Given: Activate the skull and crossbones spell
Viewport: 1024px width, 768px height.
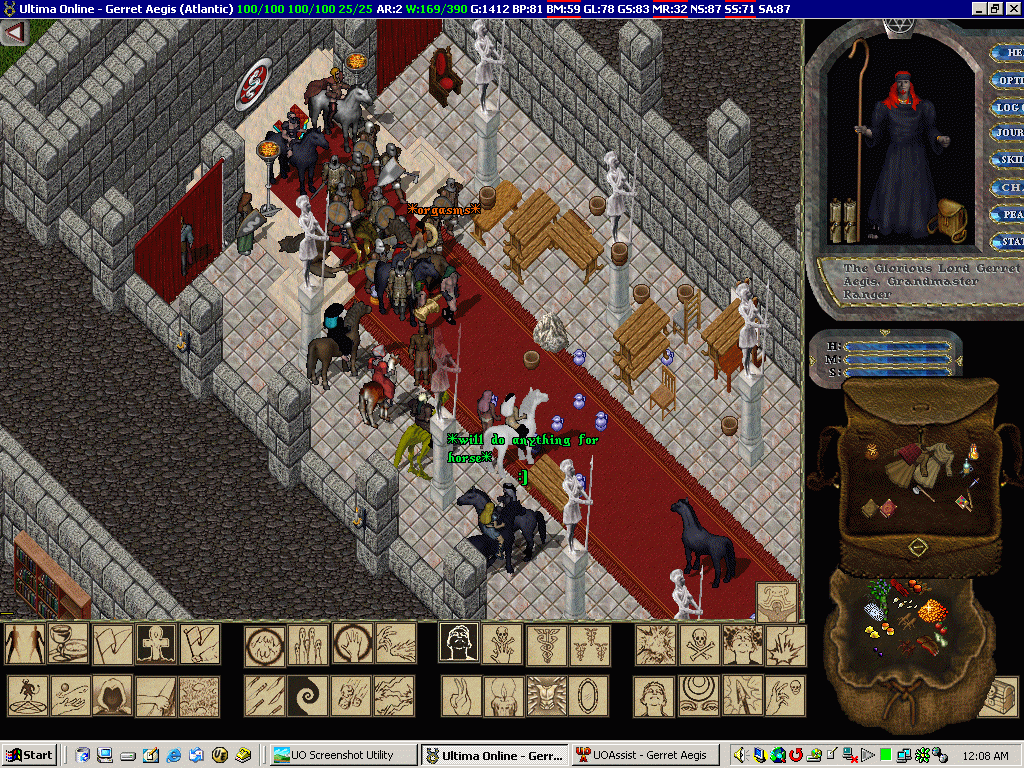Looking at the screenshot, I should [699, 644].
